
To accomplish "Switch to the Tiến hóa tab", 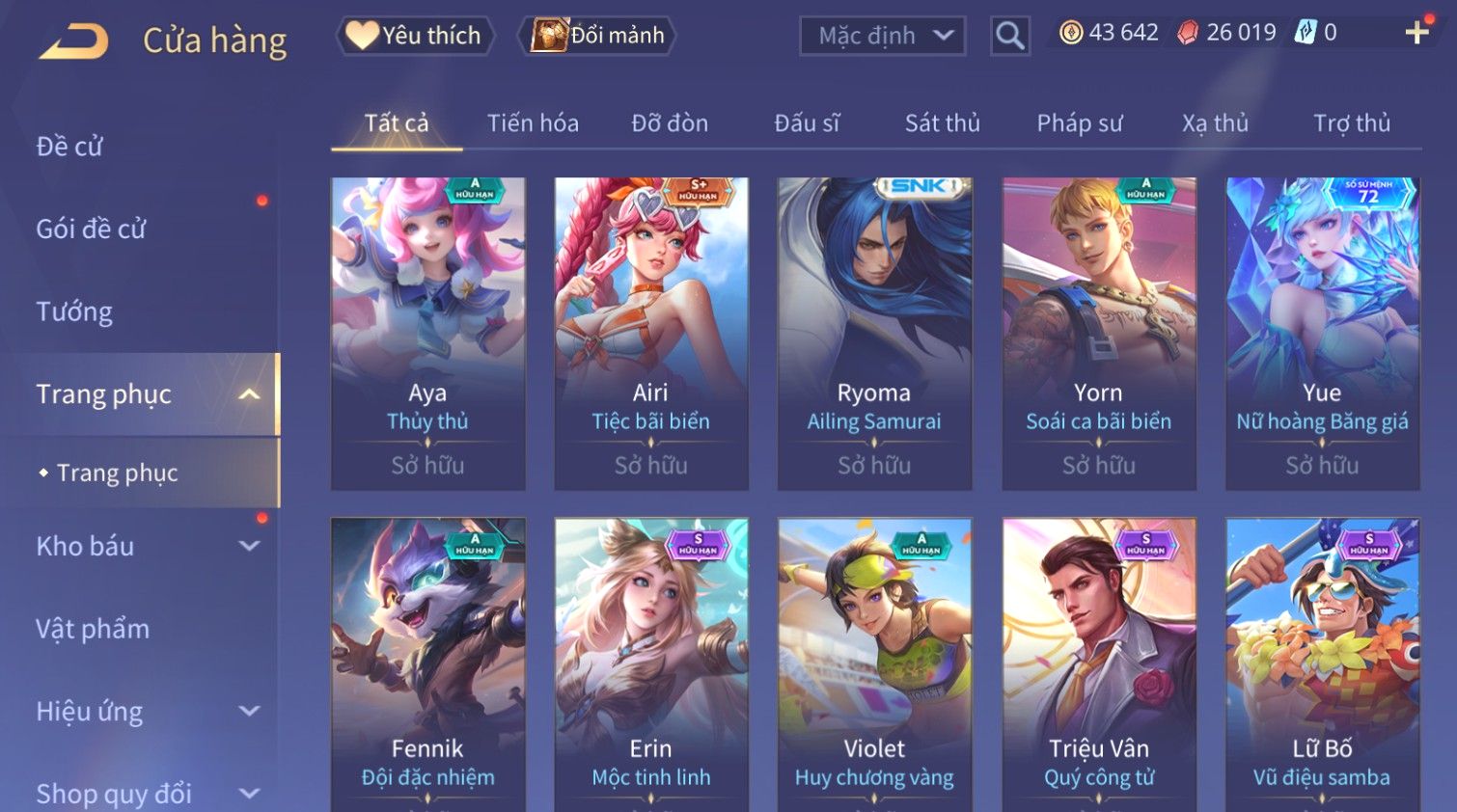I will 533,123.
